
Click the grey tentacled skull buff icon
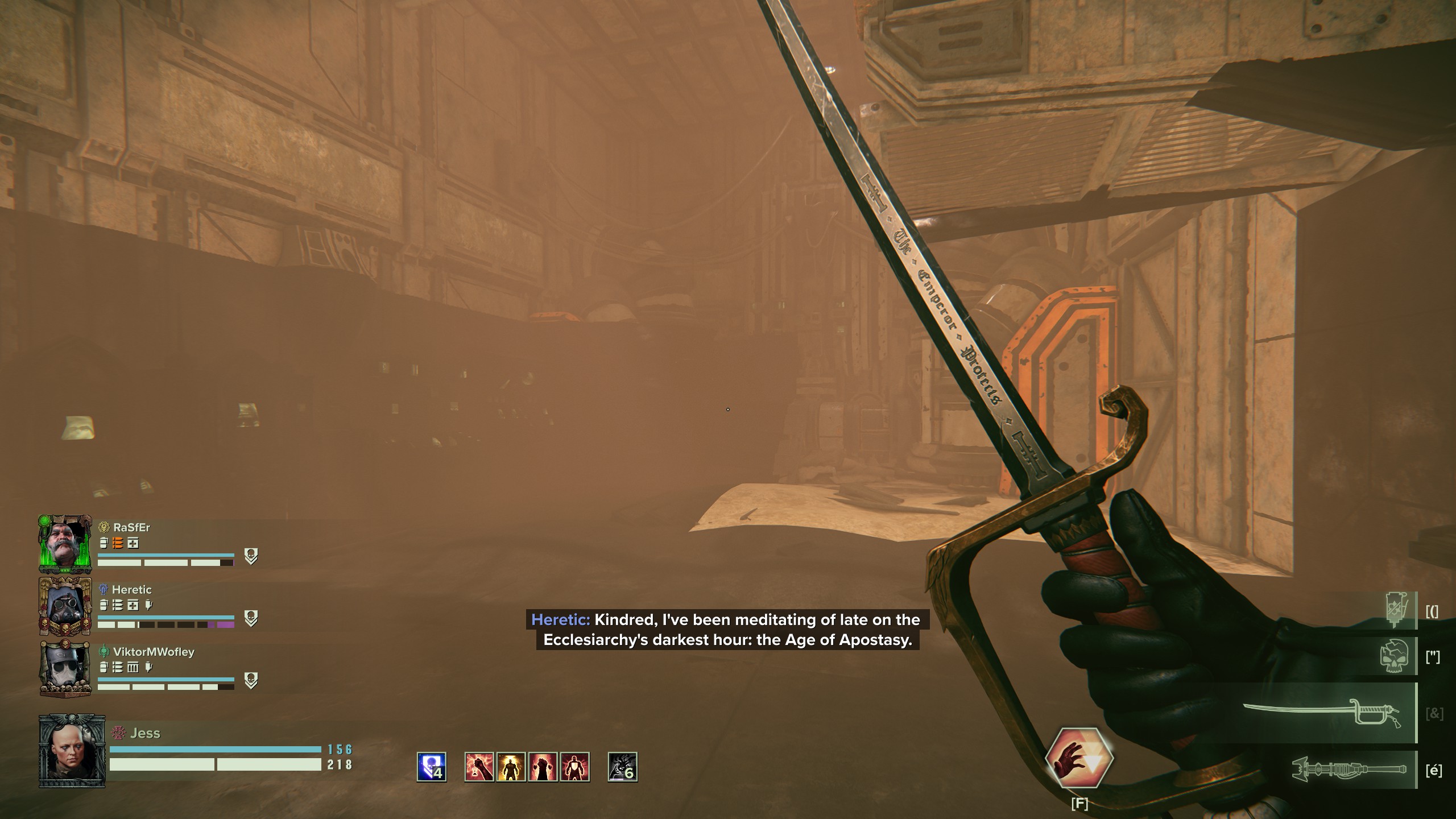point(622,767)
